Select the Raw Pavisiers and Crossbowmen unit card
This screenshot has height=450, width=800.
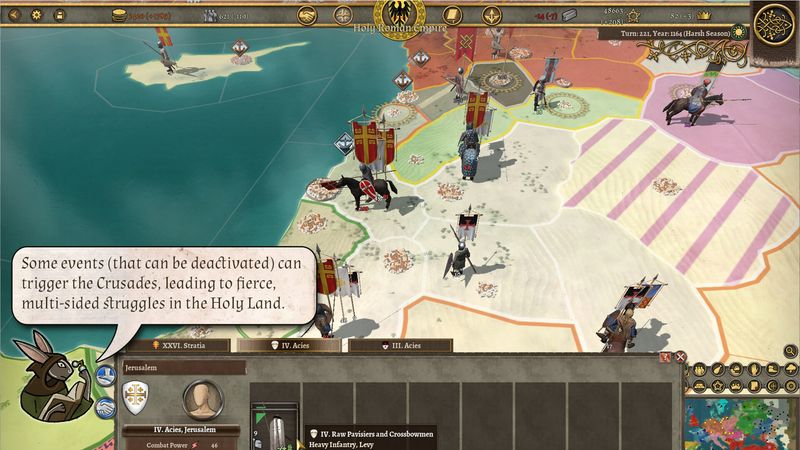[272, 425]
